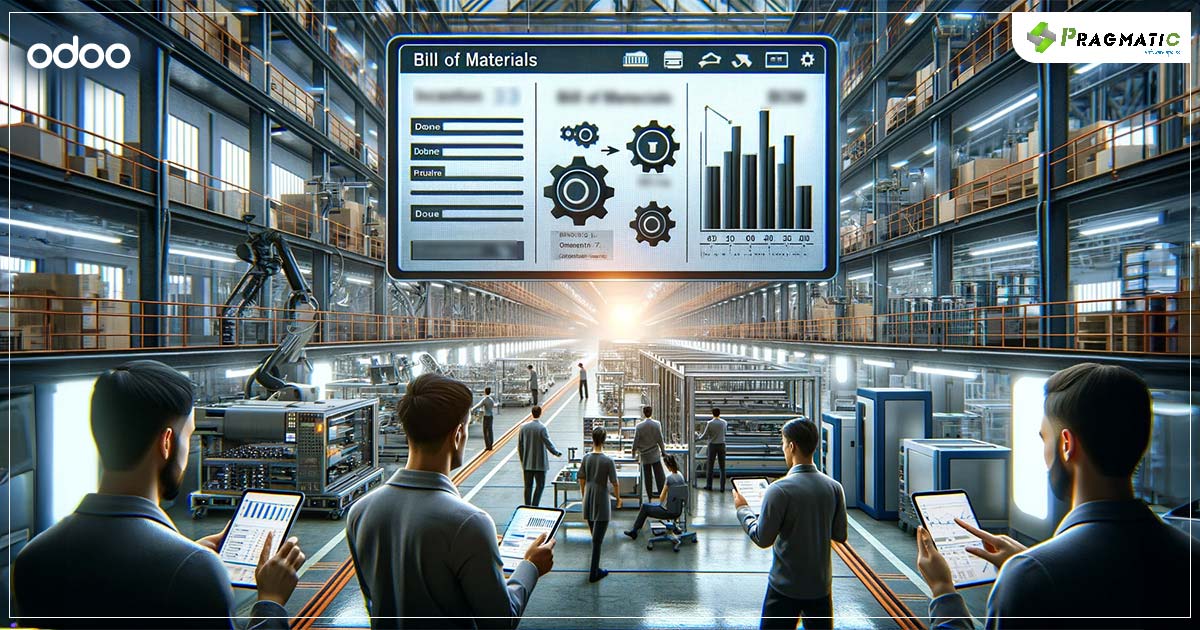Click the Odoo logo

[x=79, y=53]
